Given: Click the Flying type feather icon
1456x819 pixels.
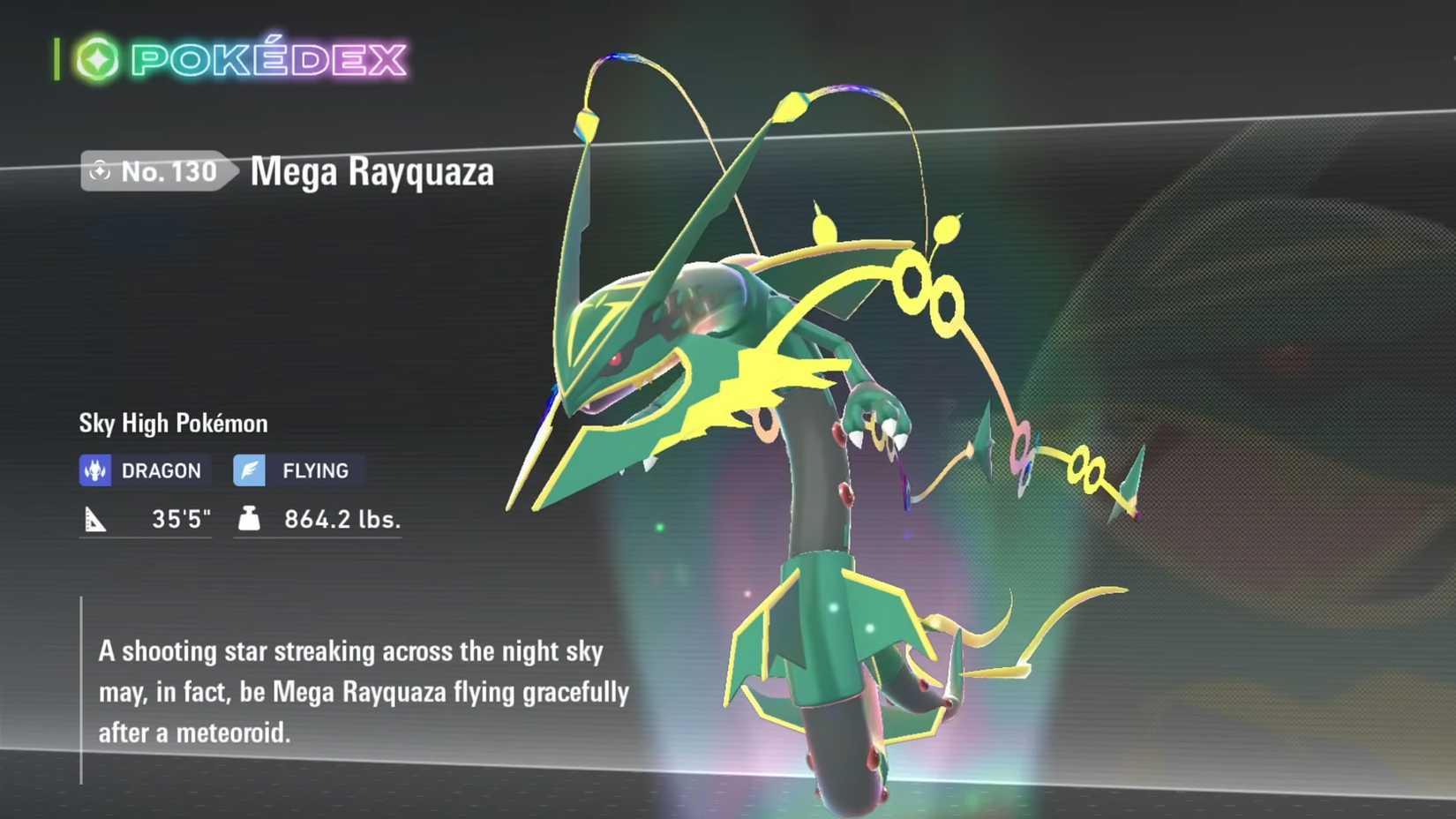Looking at the screenshot, I should pyautogui.click(x=250, y=470).
